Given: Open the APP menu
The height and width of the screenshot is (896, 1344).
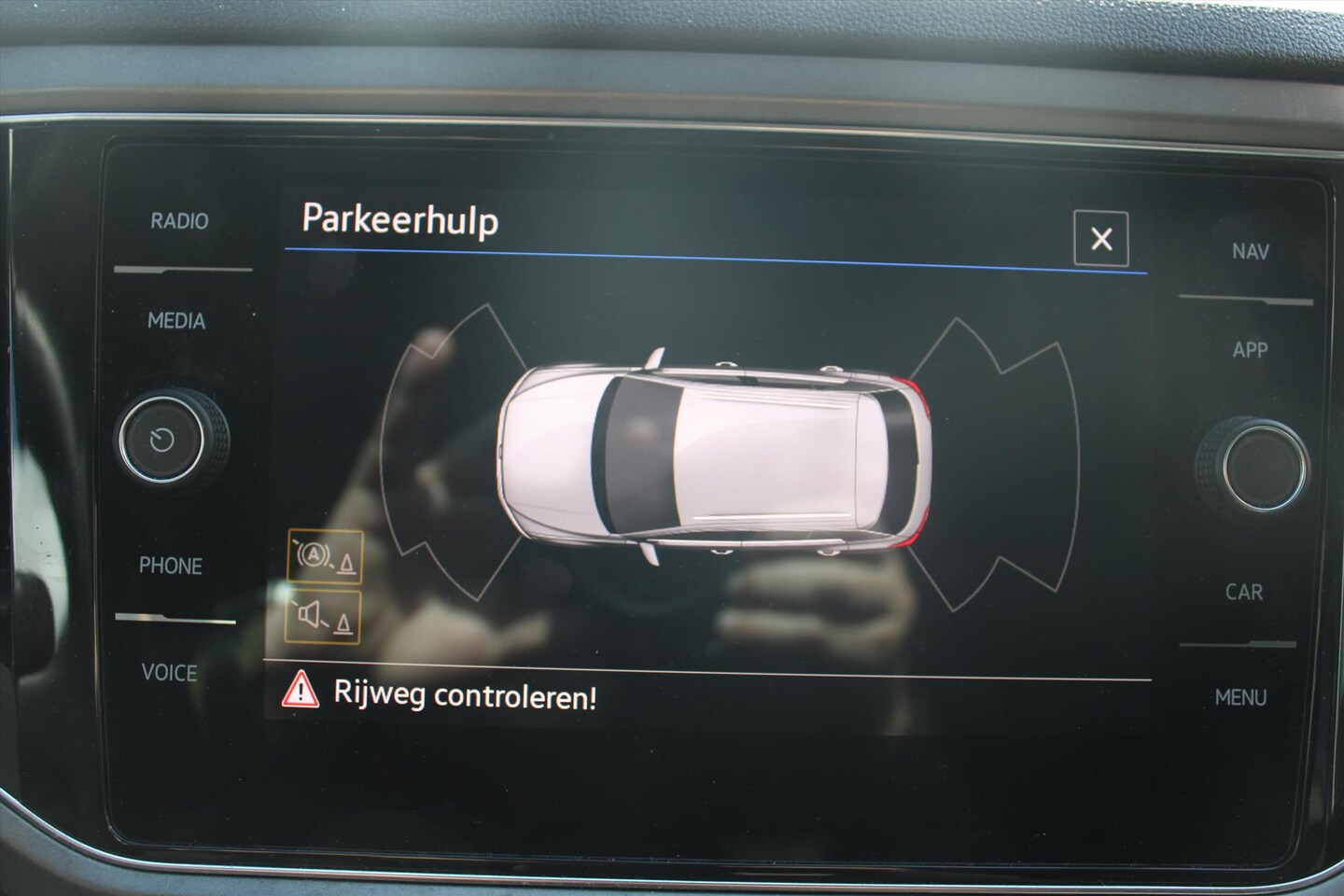Looking at the screenshot, I should (1250, 350).
